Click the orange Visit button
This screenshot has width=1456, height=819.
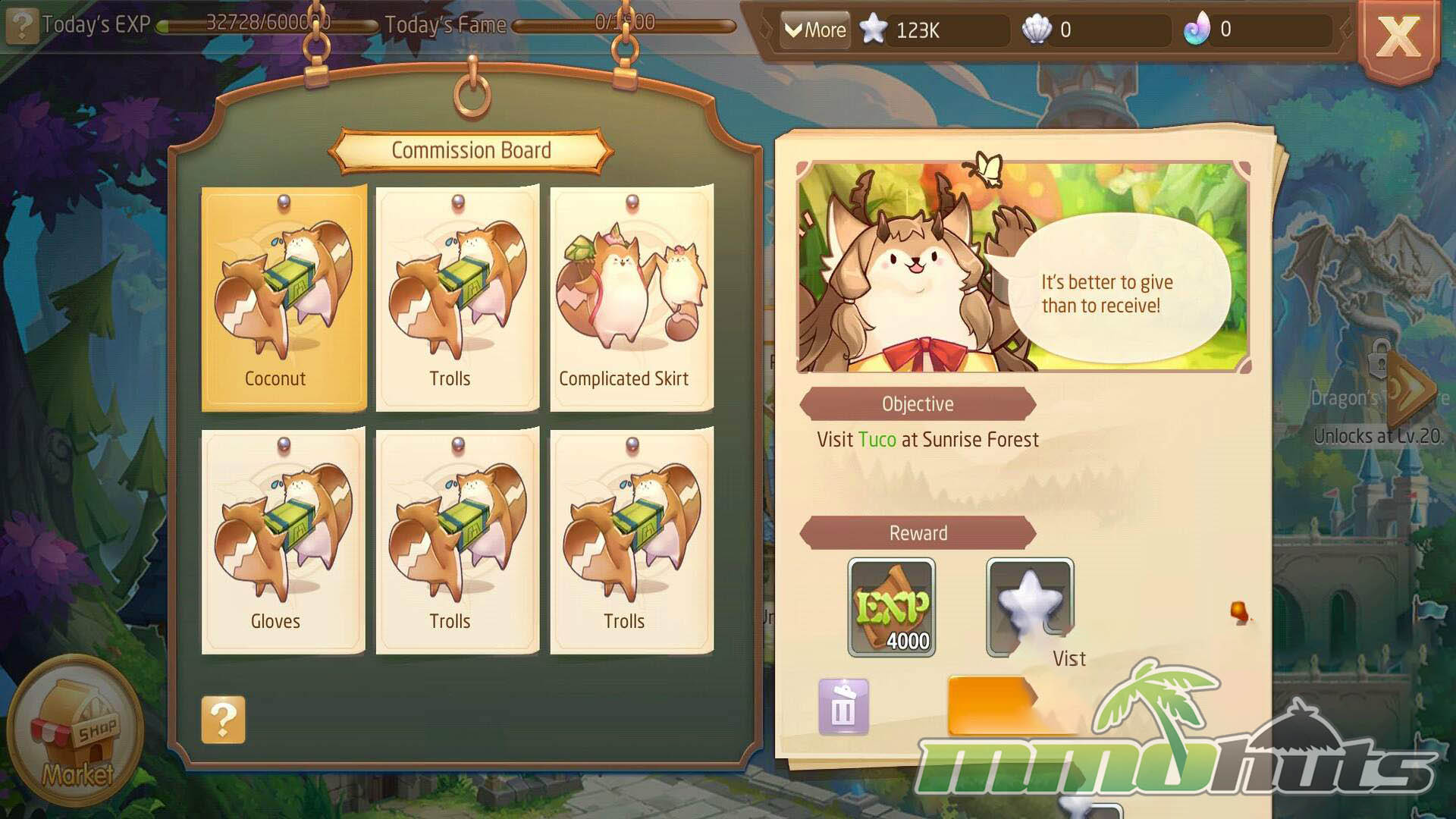[992, 705]
